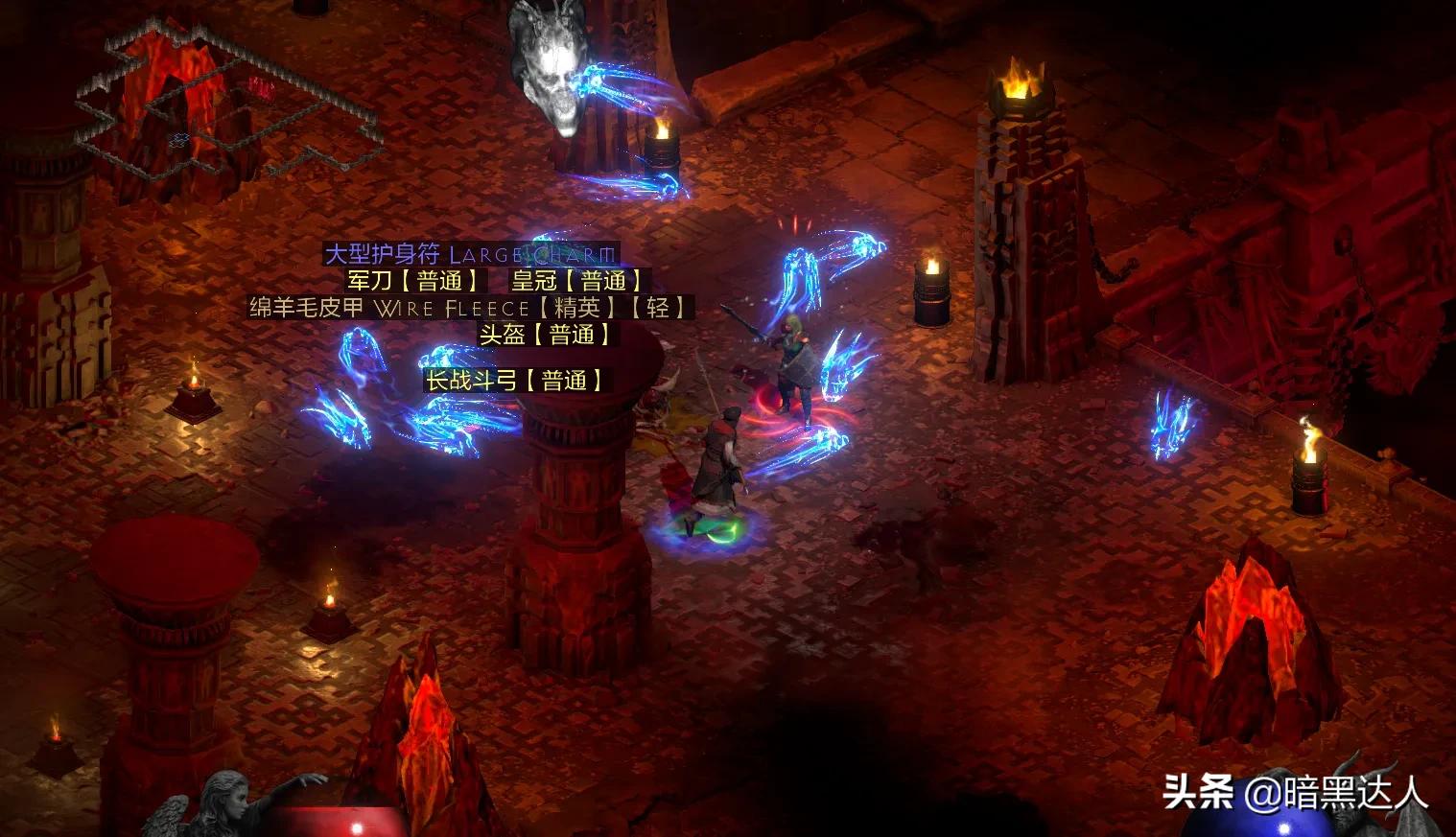
Task: Grab the 皇冠【普通】 loot label
Action: [577, 281]
